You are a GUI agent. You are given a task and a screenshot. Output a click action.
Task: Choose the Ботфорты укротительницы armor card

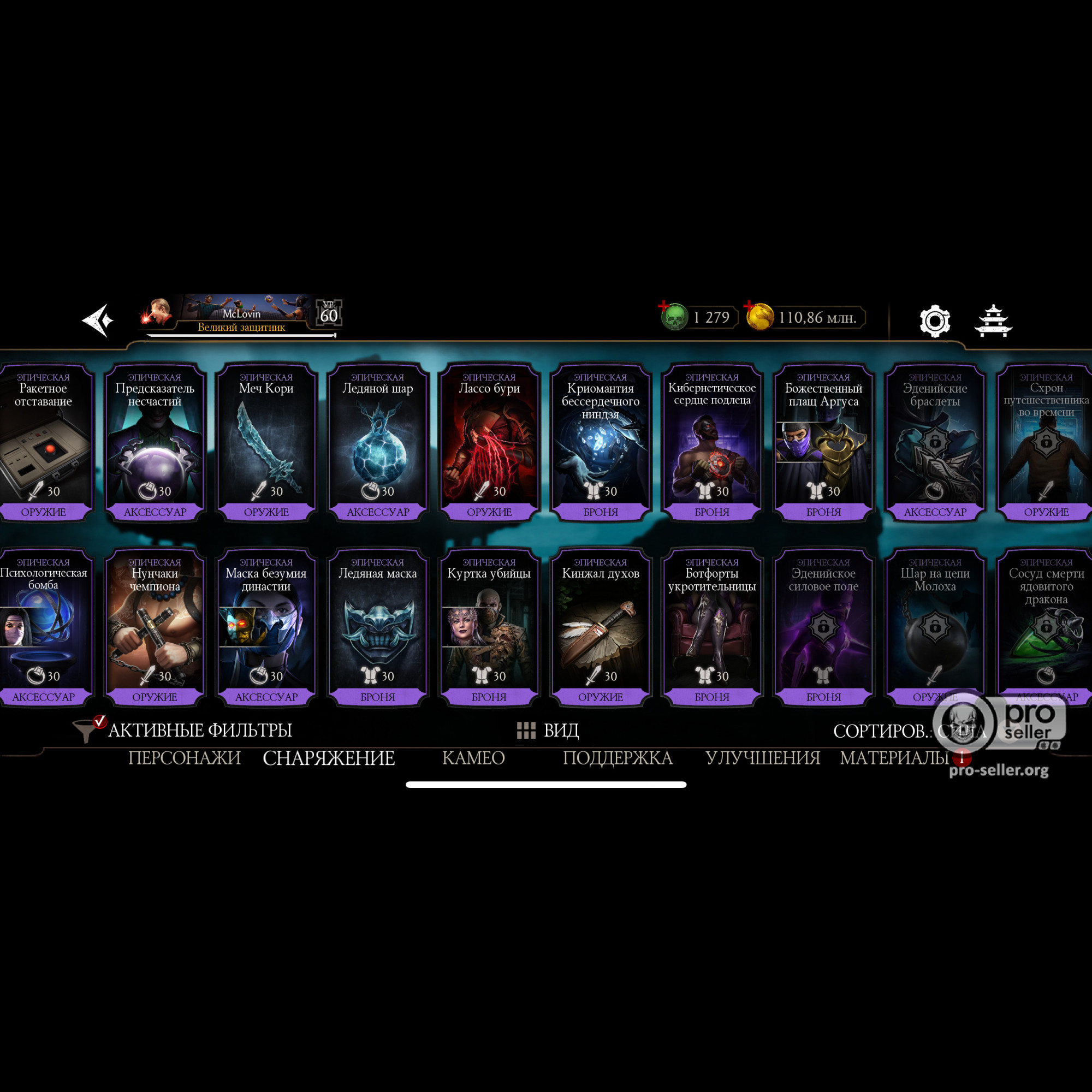coord(711,626)
